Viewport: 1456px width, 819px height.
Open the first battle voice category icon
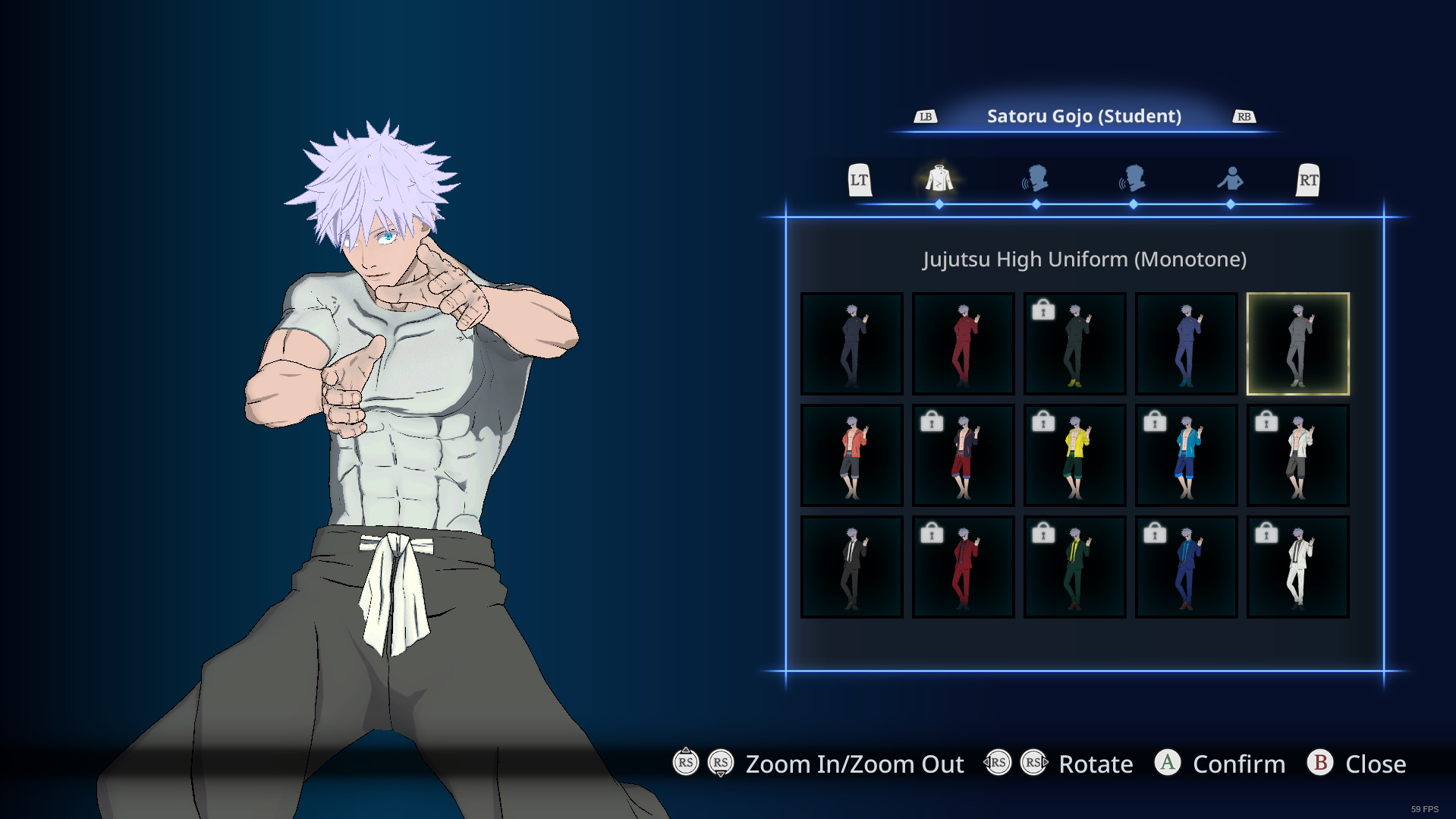click(1036, 179)
